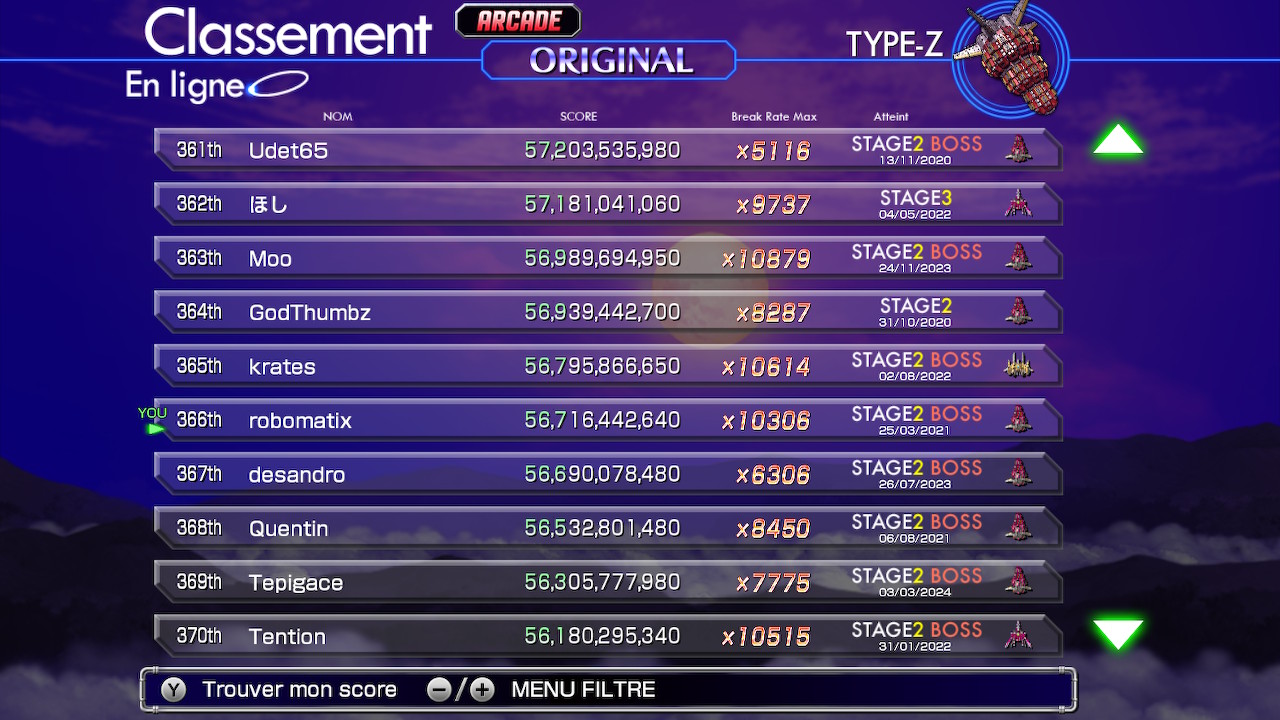This screenshot has width=1280, height=720.
Task: Select Moo's score row
Action: [607, 258]
